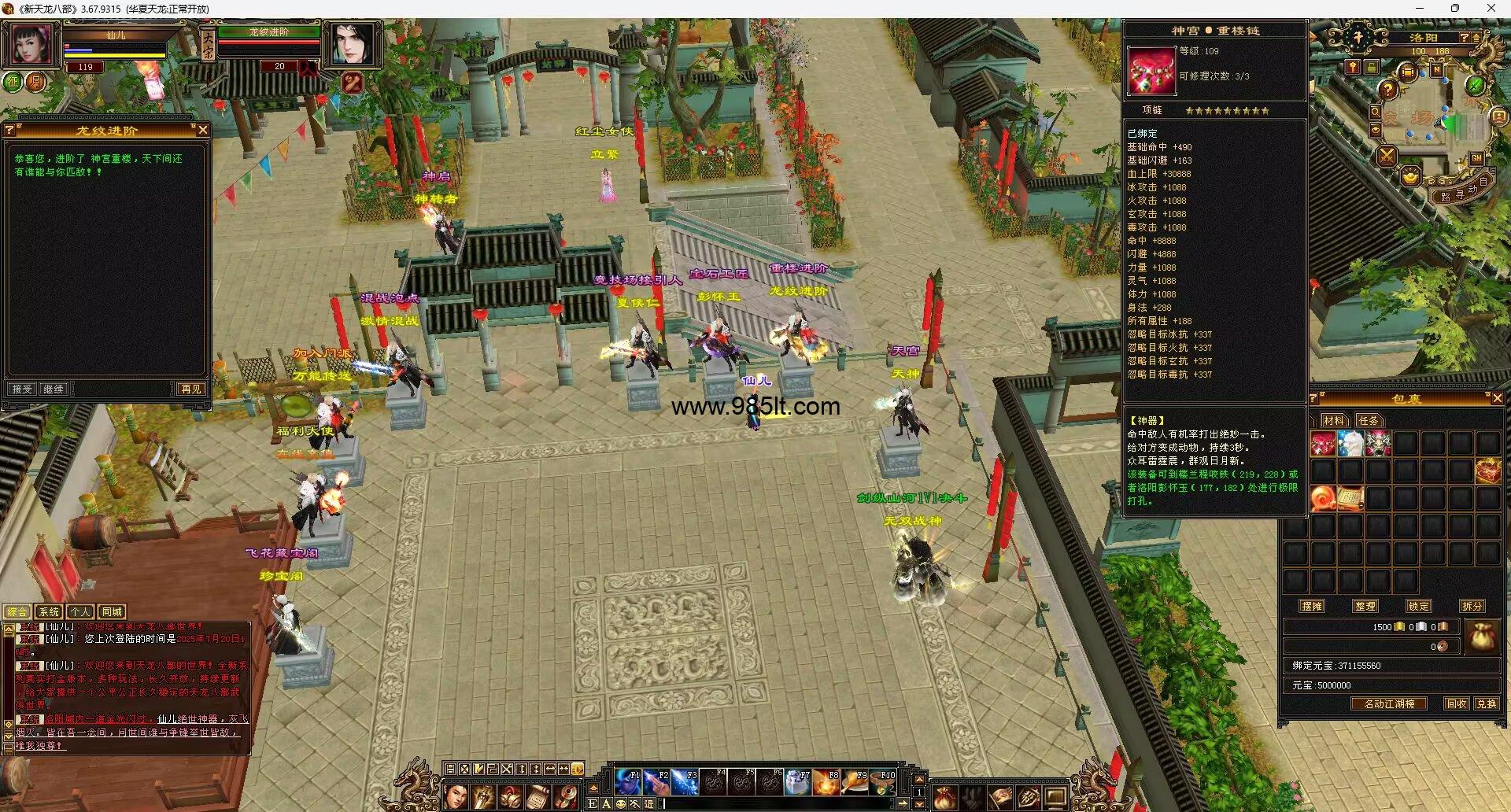Close the 包裹 inventory panel
Image resolution: width=1511 pixels, height=812 pixels.
tap(1497, 398)
